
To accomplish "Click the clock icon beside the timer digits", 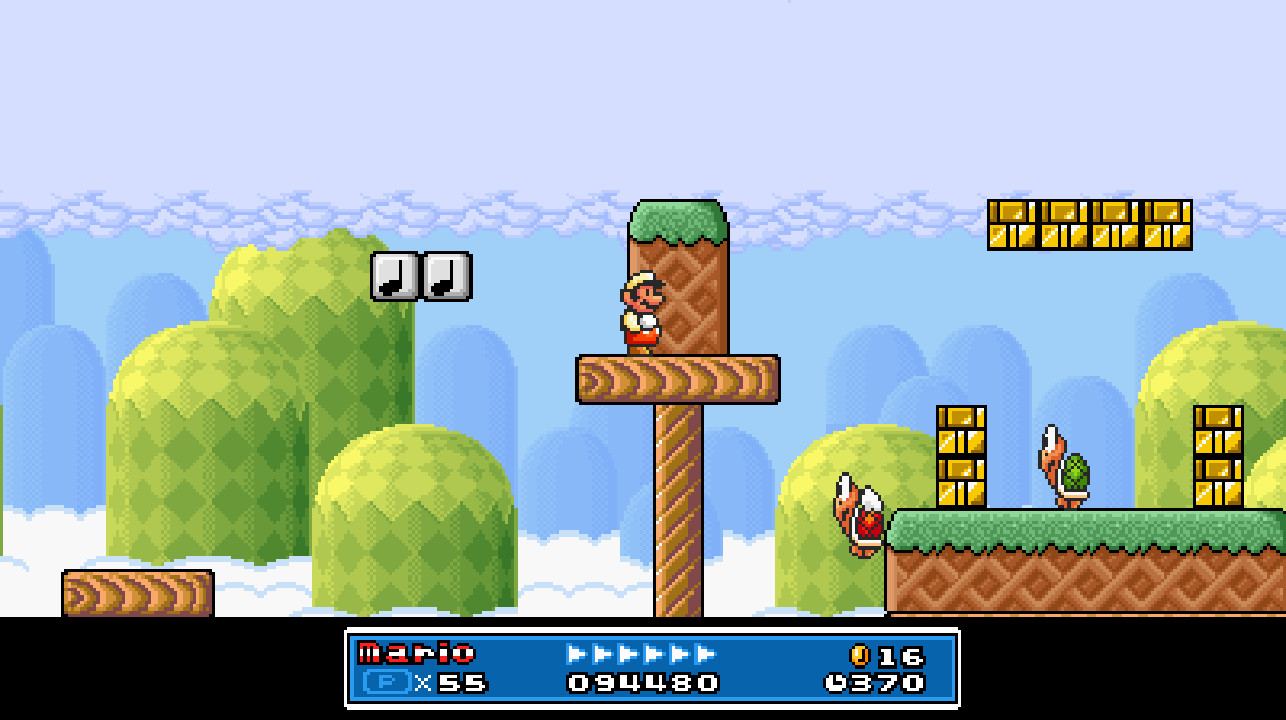I will (x=833, y=684).
